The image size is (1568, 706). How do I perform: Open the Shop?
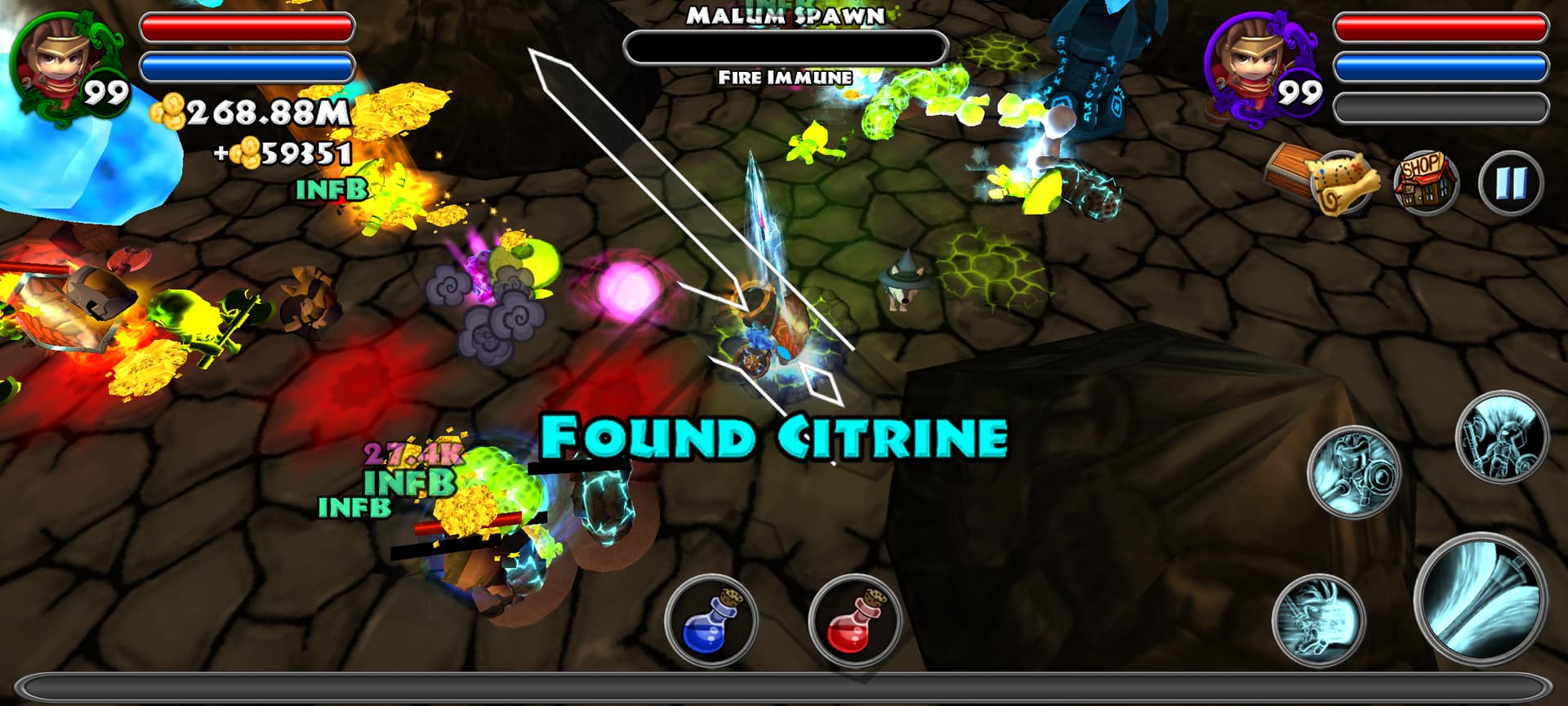(x=1425, y=182)
